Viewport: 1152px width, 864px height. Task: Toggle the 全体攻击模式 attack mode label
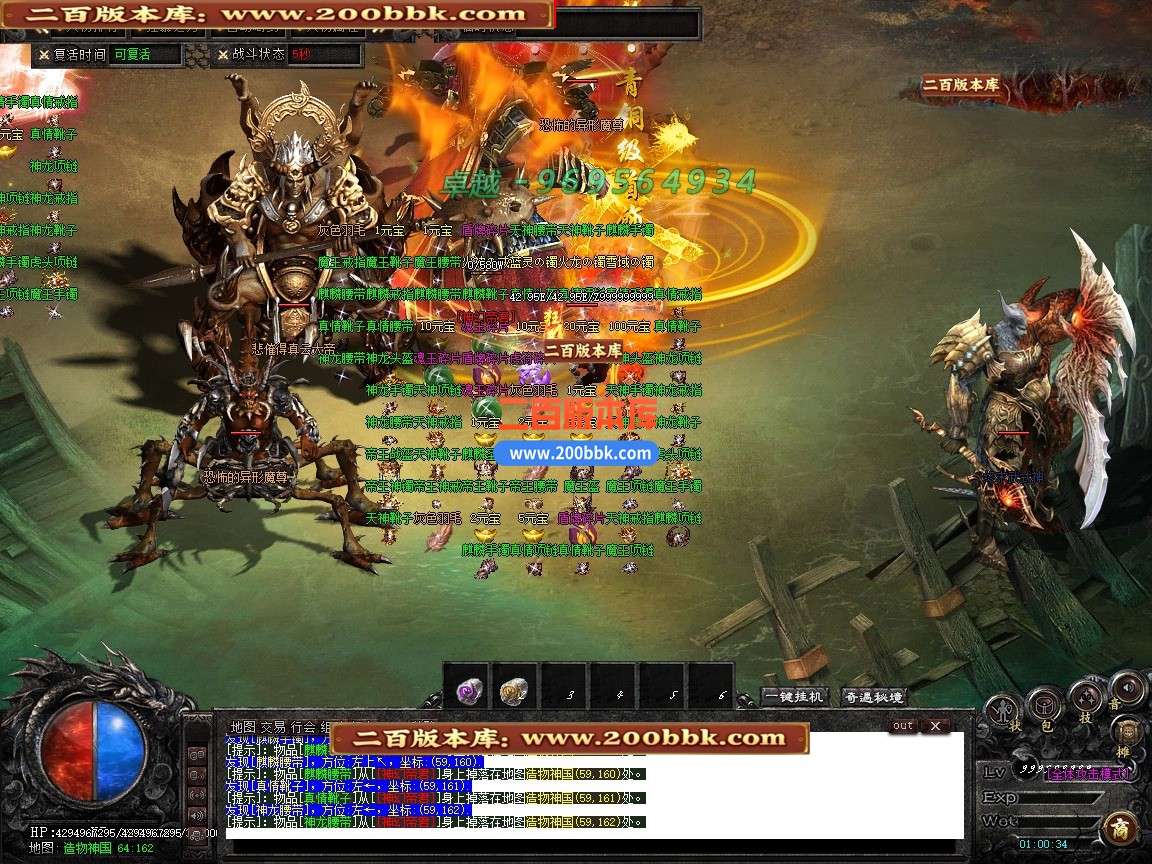pos(1088,774)
